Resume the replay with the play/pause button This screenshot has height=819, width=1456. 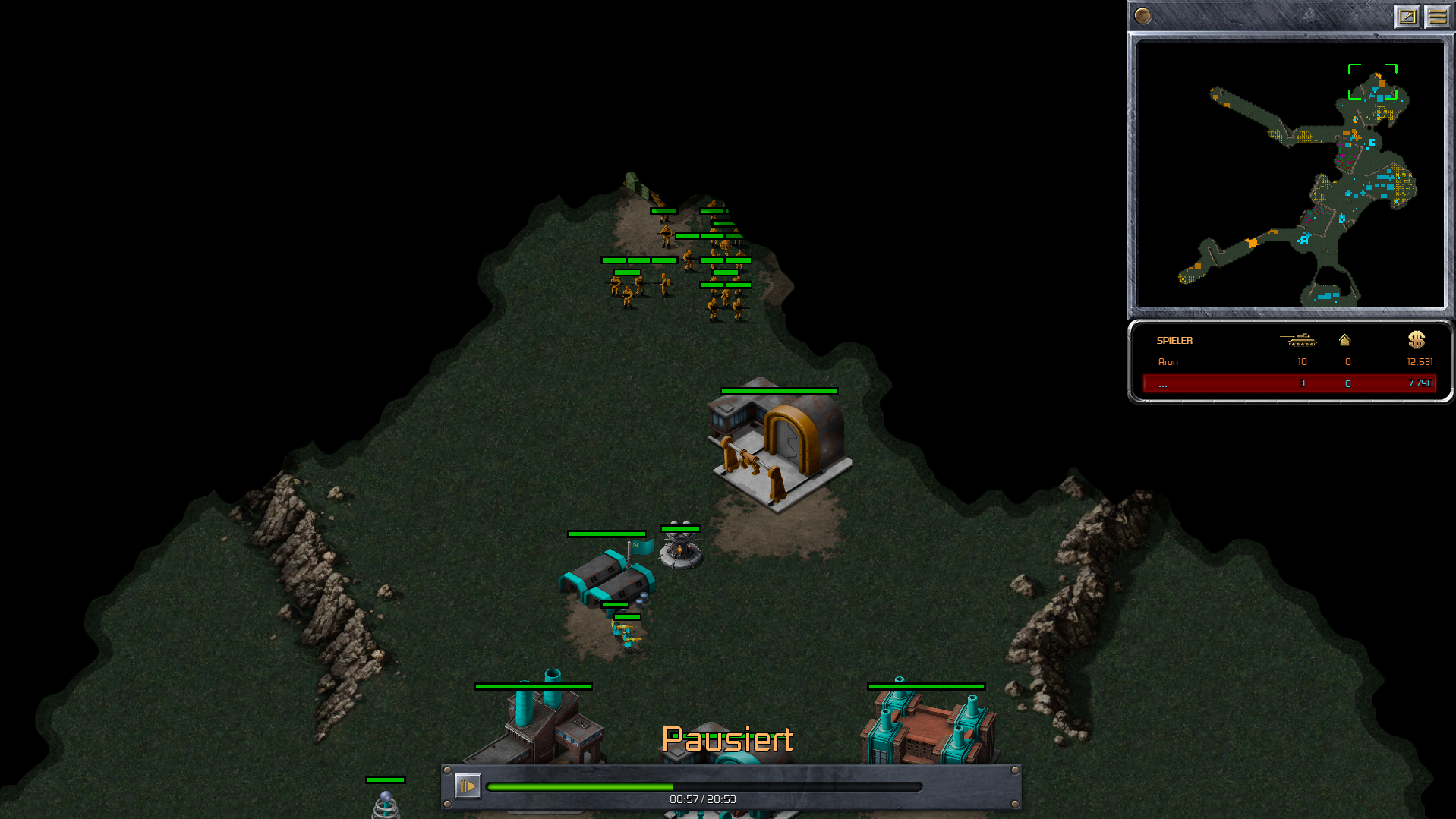(x=467, y=786)
